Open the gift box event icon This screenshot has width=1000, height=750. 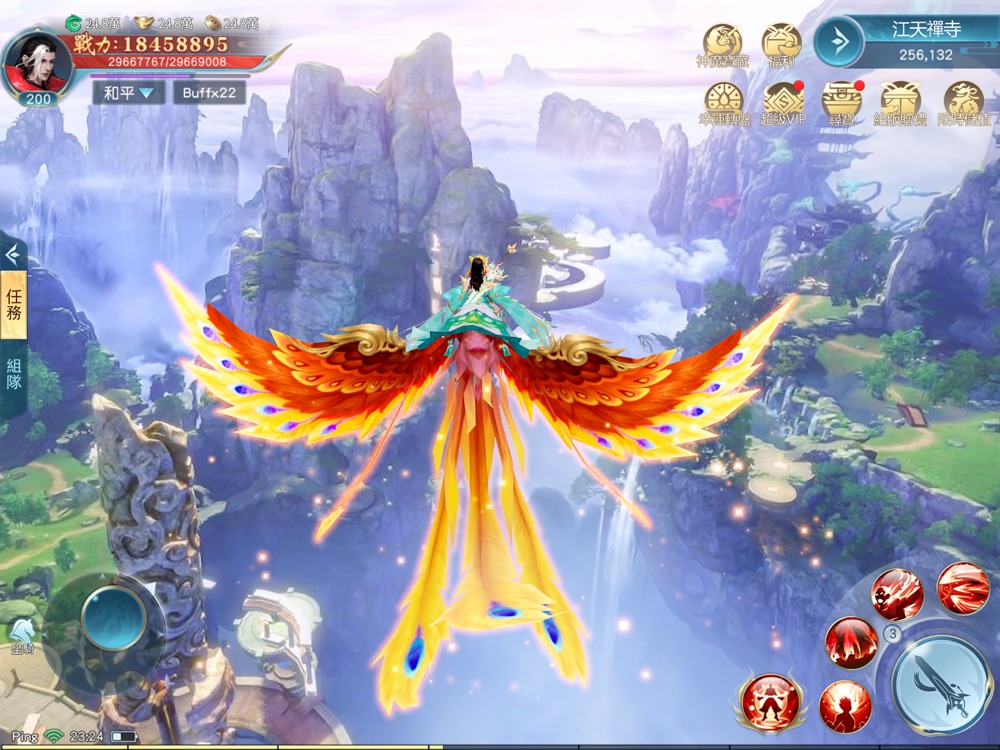901,101
